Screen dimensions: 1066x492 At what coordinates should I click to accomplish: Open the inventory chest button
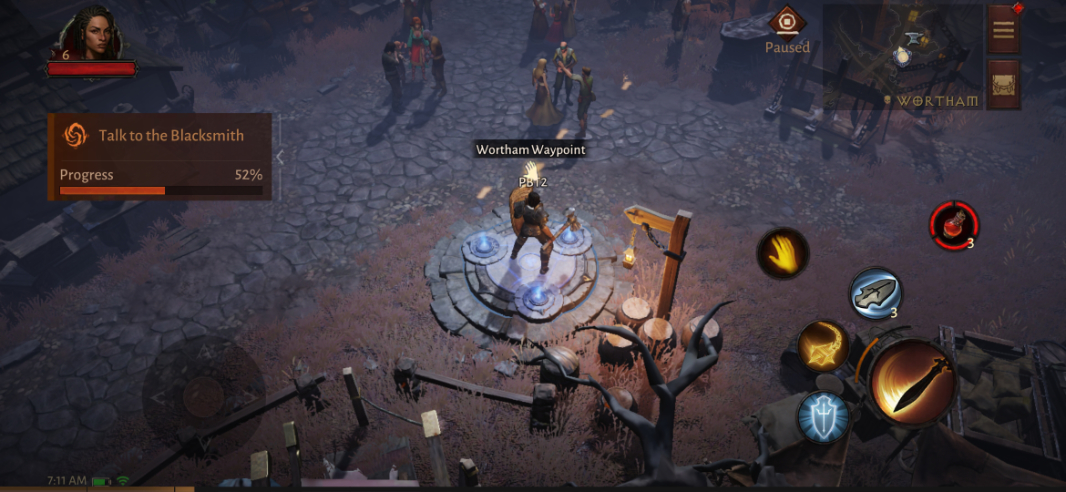coord(1003,86)
